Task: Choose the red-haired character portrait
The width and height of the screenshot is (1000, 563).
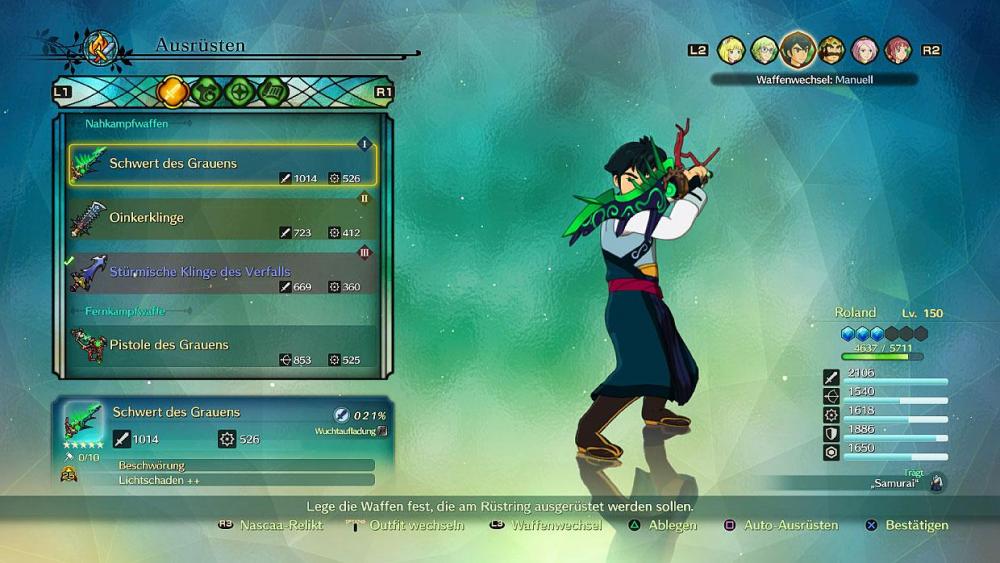Action: pos(897,50)
